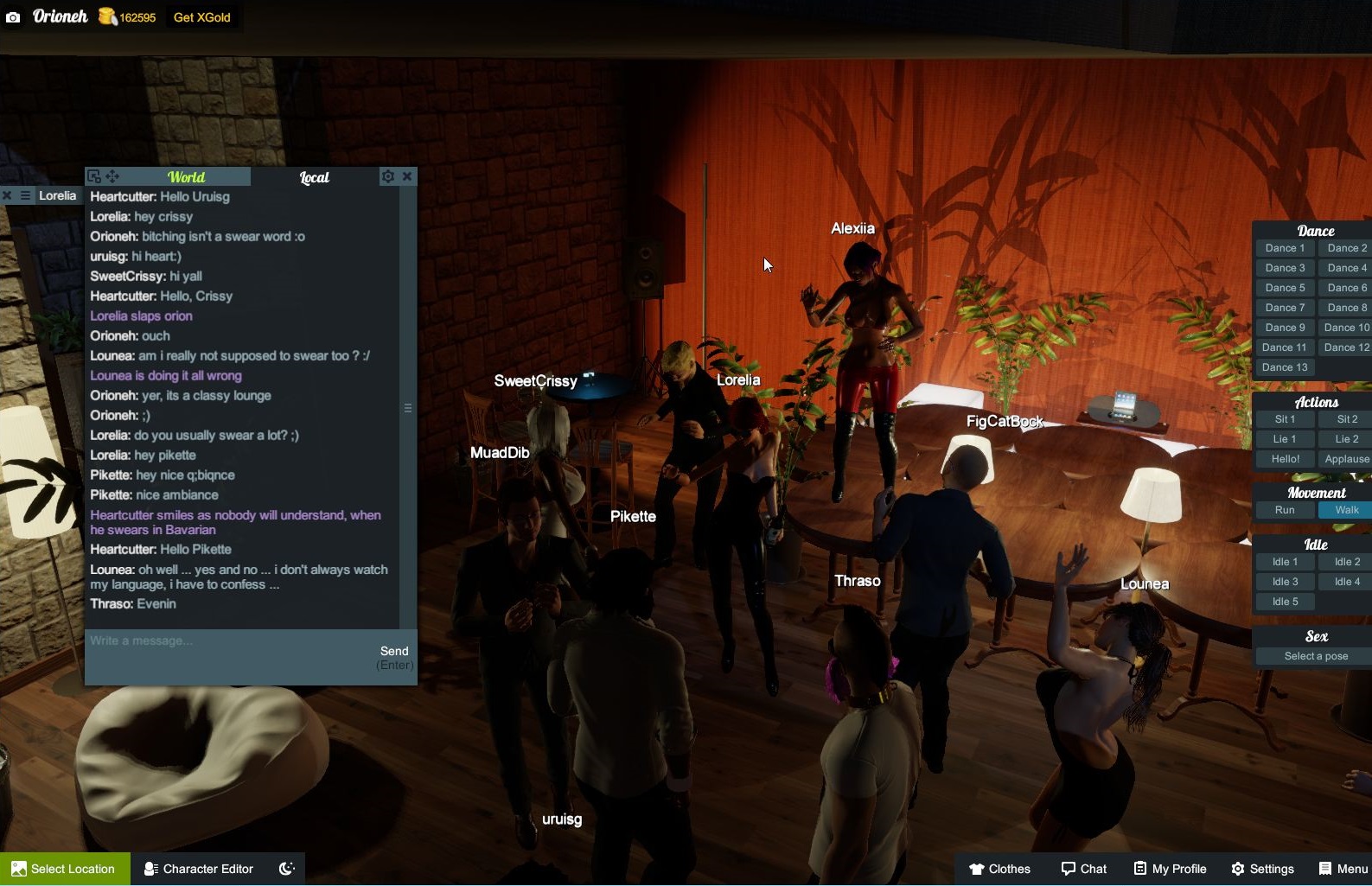Click the chat window move arrows icon
1372x886 pixels.
coord(112,175)
